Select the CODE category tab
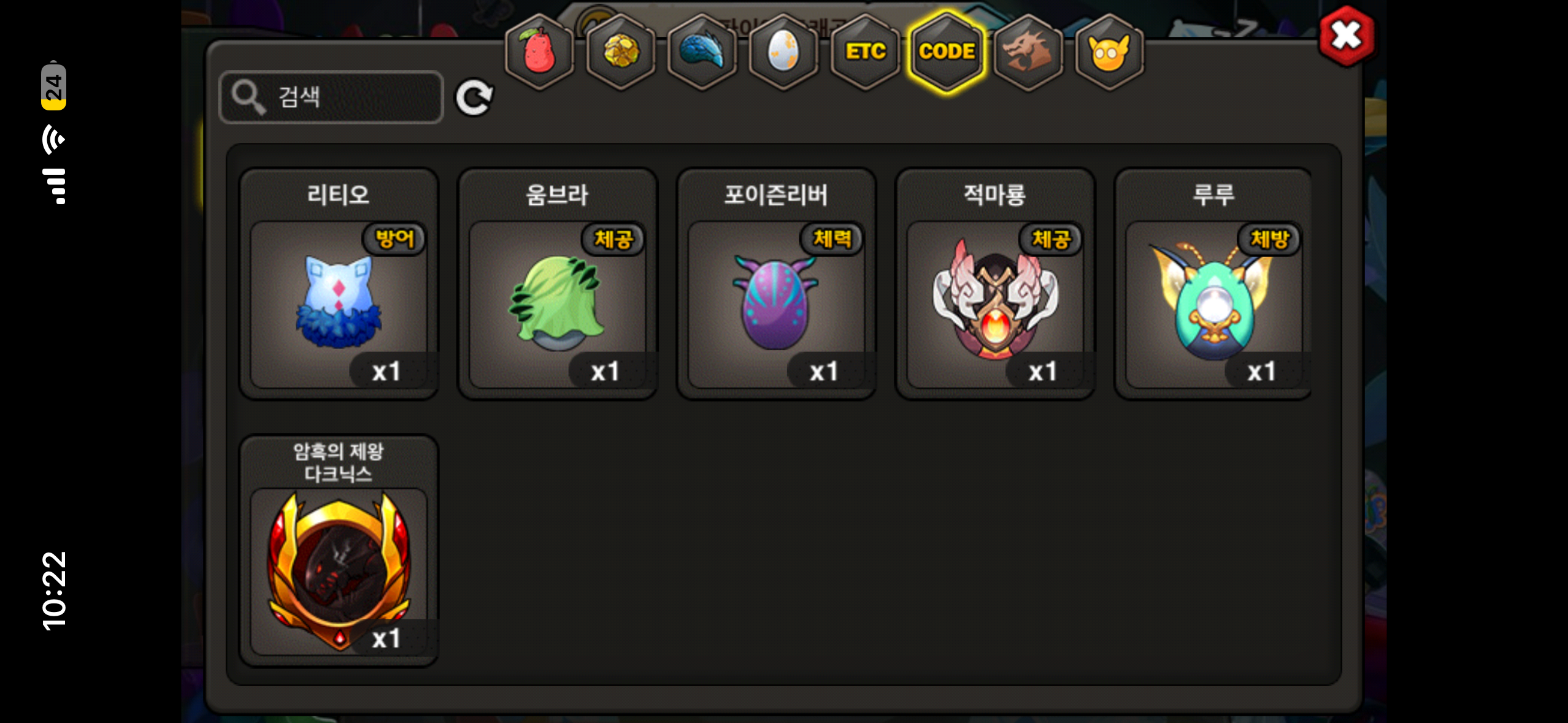 pos(947,52)
